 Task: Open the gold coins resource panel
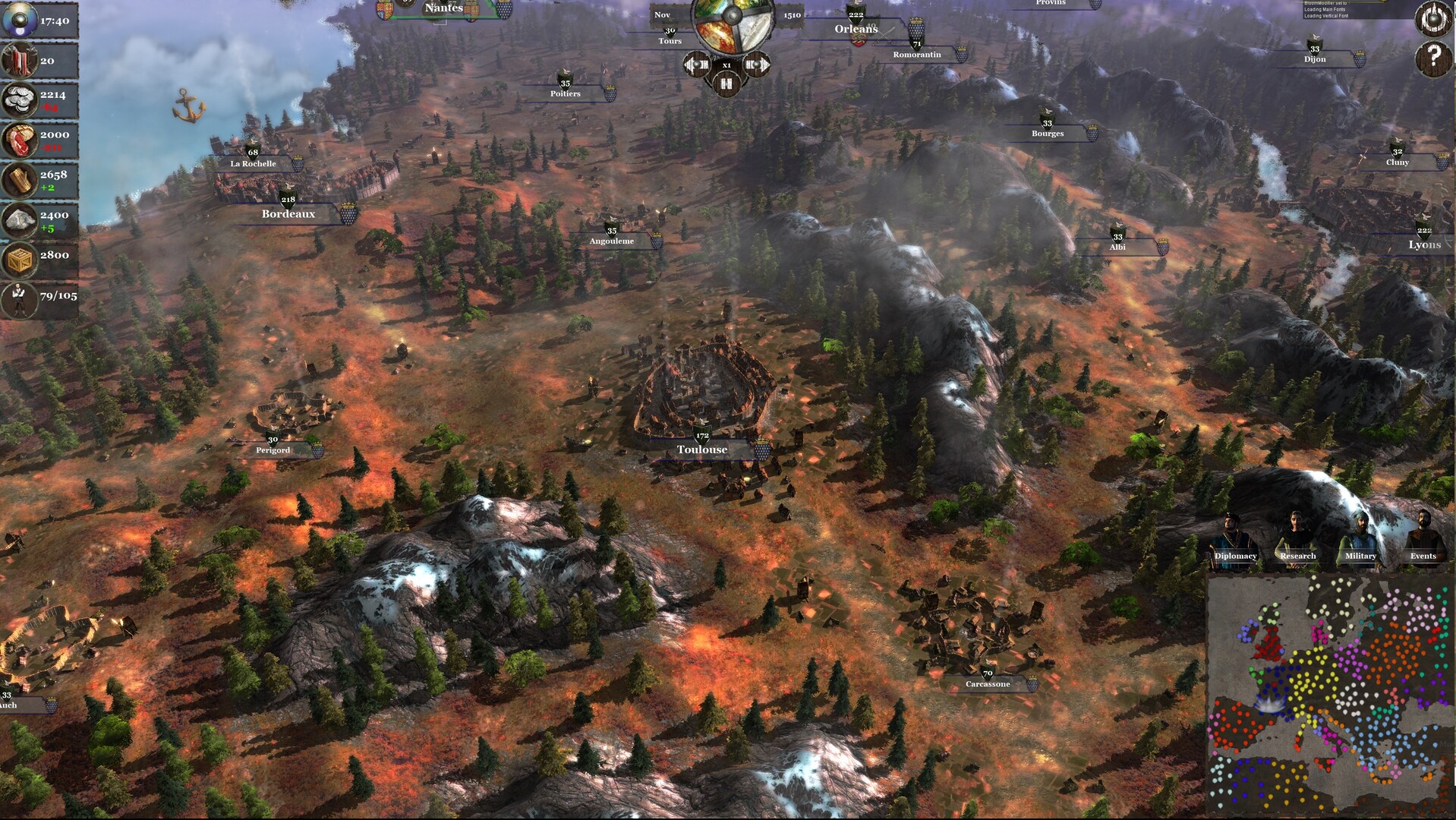20,97
